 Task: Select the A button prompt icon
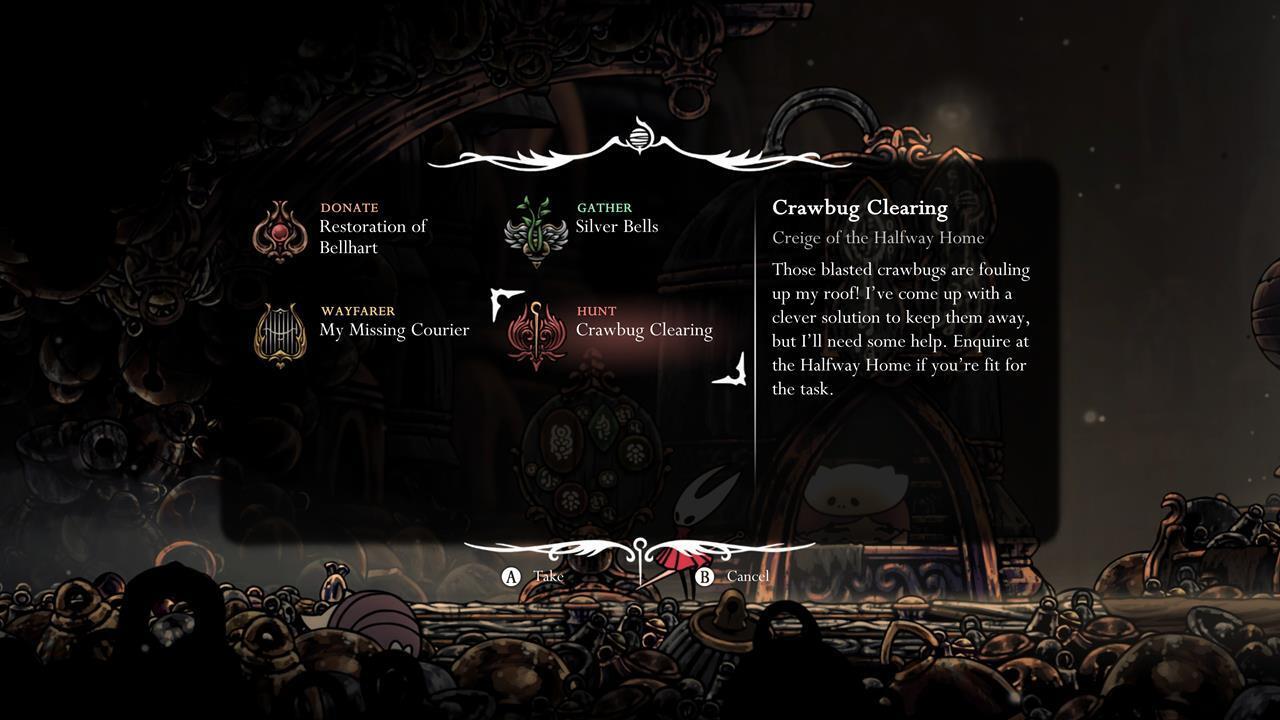pyautogui.click(x=510, y=576)
